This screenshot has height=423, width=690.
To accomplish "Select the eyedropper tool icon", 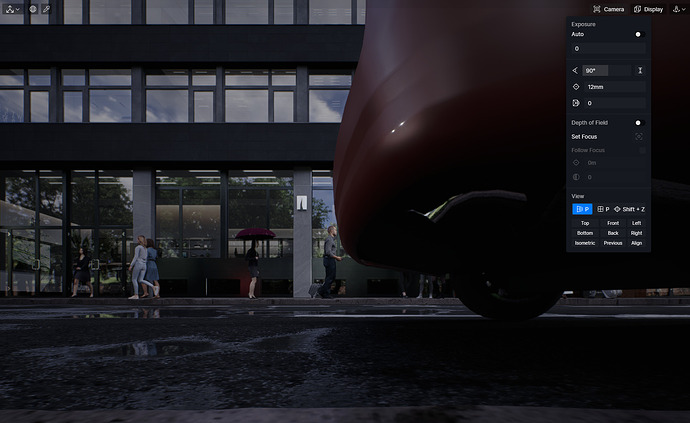I will [46, 9].
